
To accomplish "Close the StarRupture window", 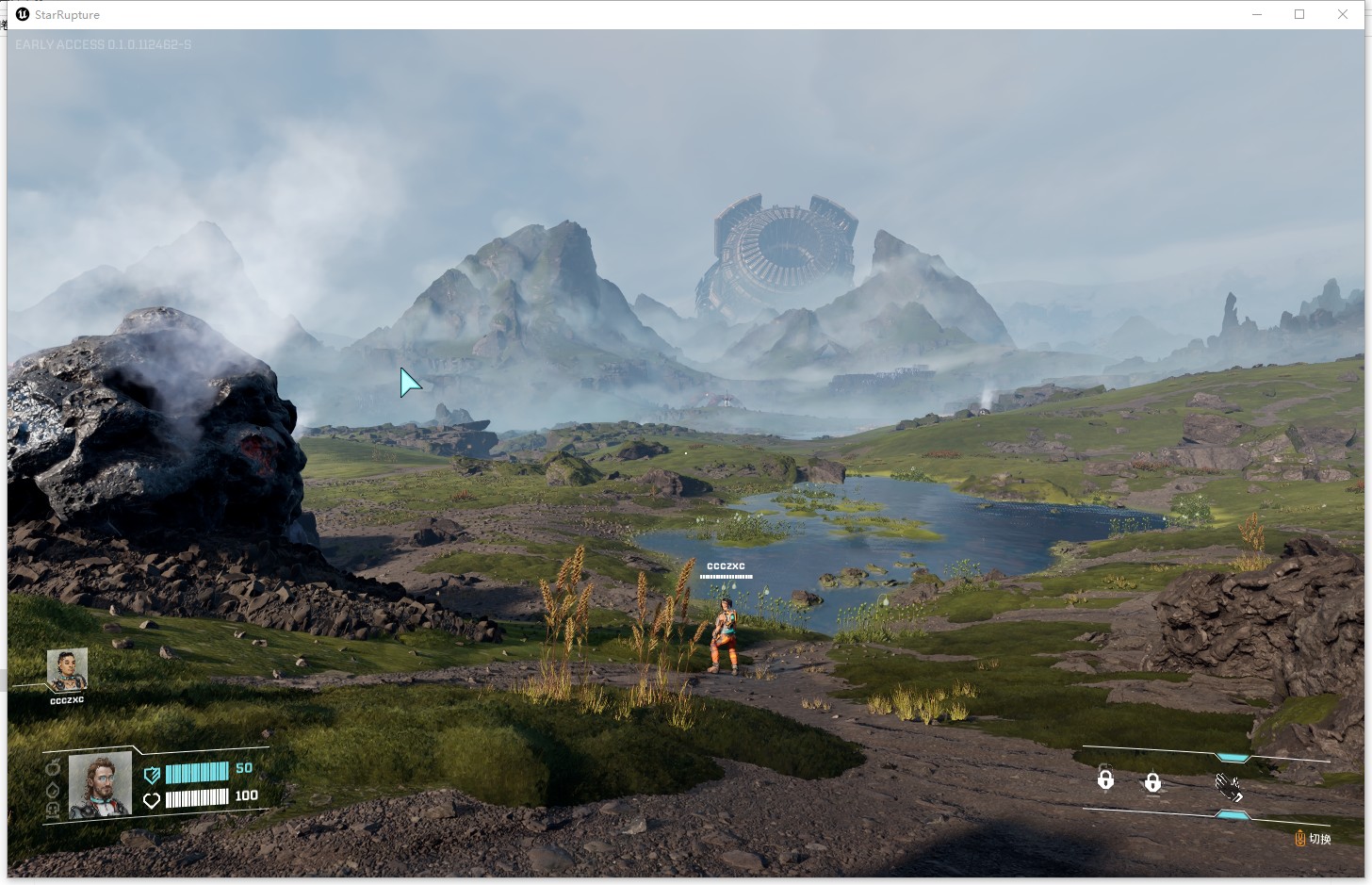I will [x=1343, y=14].
